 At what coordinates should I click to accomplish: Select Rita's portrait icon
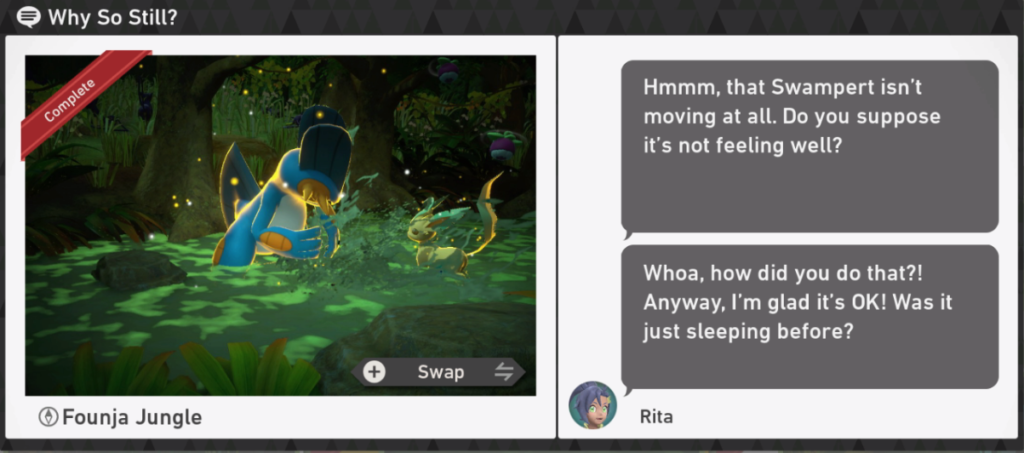coord(592,405)
